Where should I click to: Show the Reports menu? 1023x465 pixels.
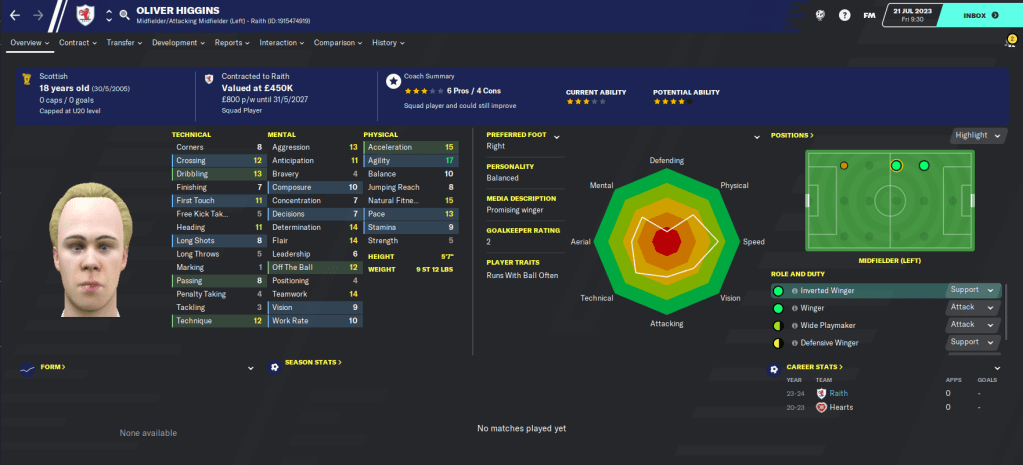coord(232,43)
